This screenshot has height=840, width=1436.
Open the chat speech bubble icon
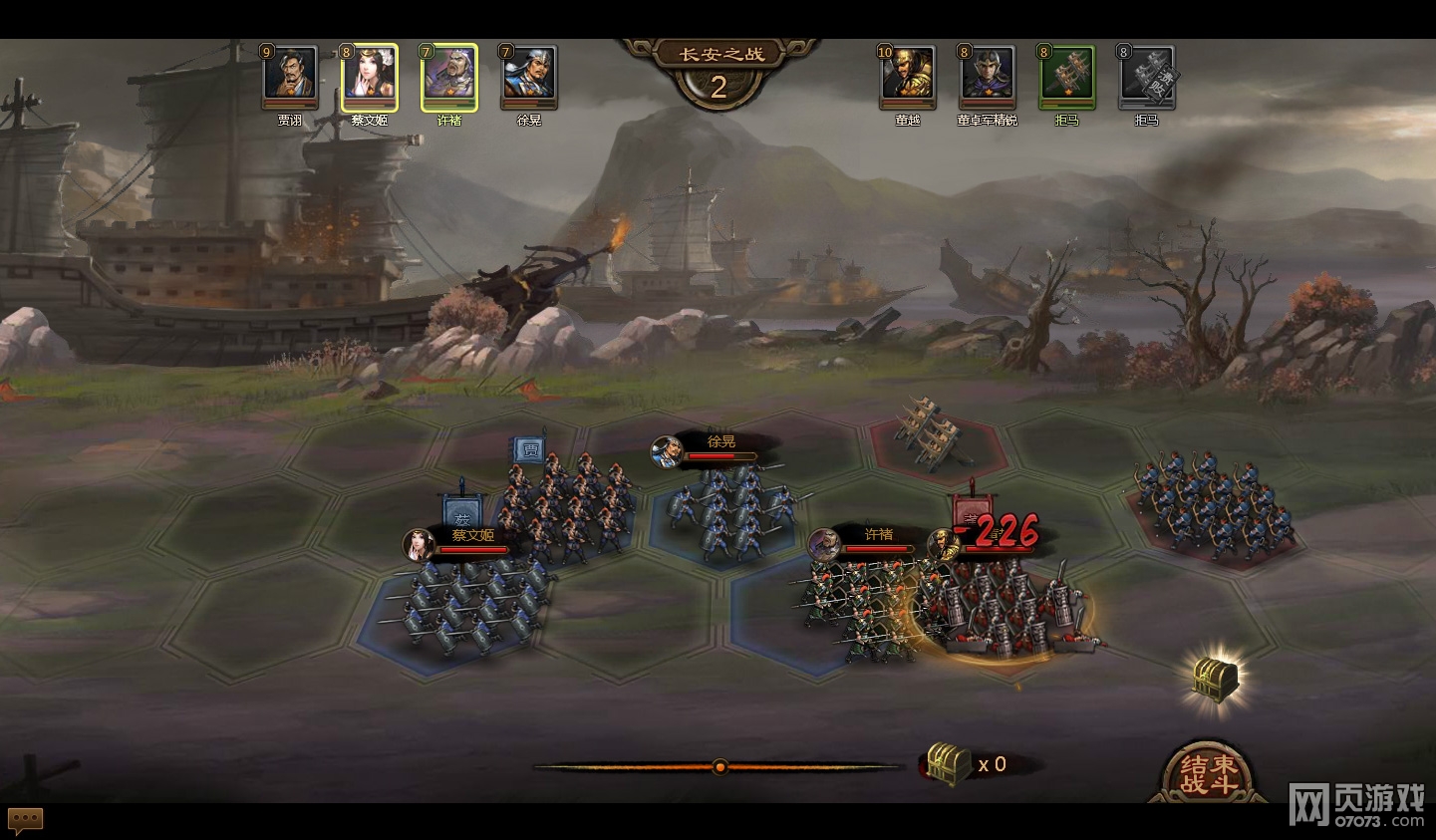(x=26, y=820)
